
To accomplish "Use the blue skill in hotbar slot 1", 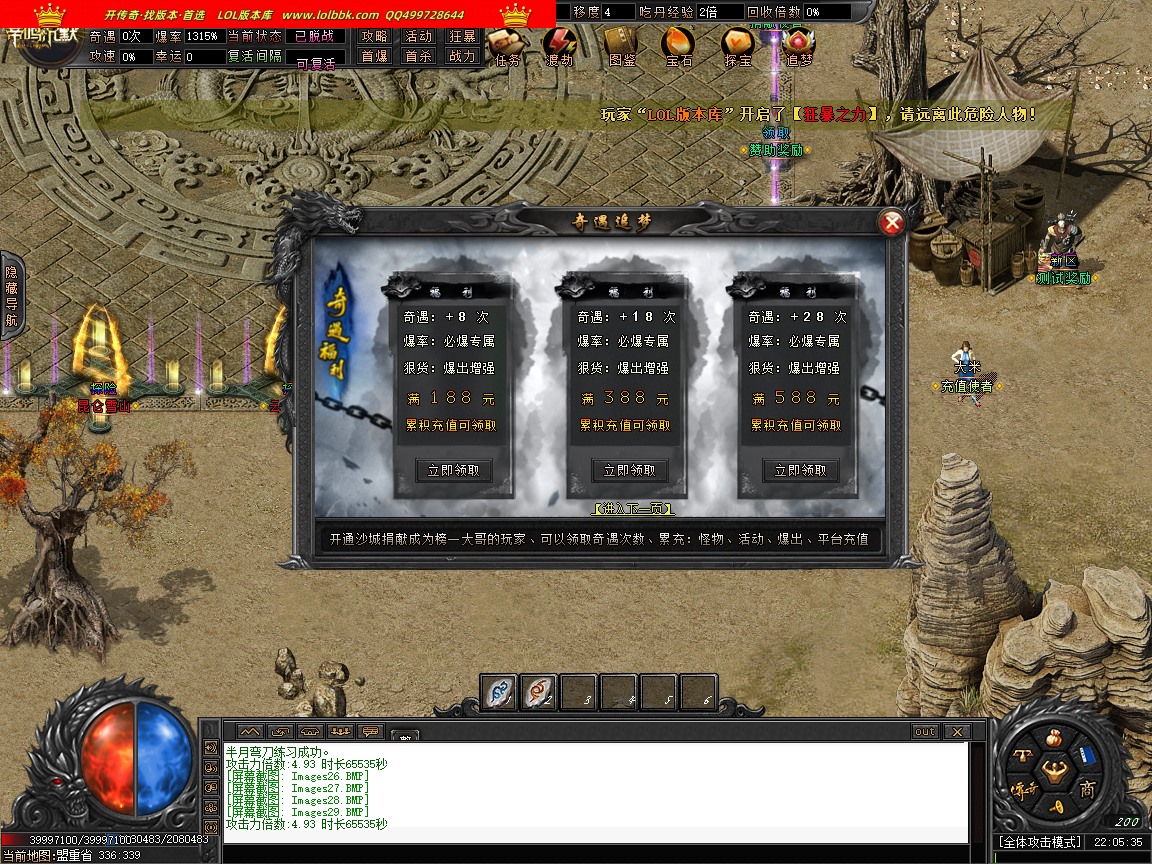I will (x=499, y=692).
